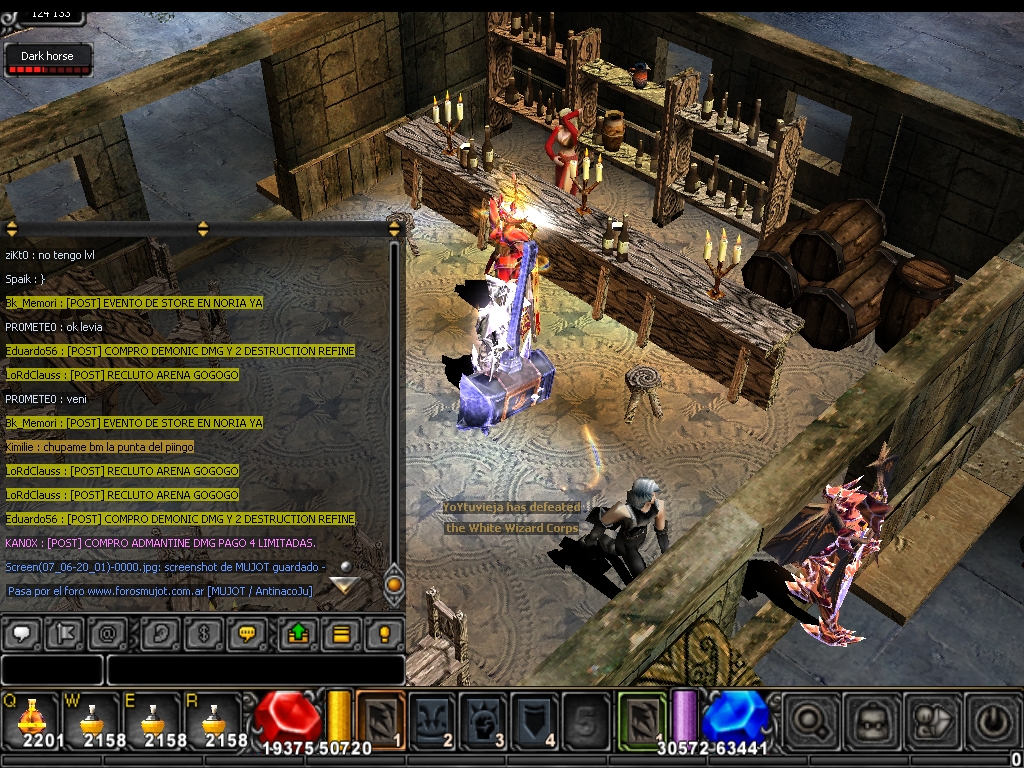
Task: Click the yellow exclamation mark chat button
Action: tap(382, 633)
